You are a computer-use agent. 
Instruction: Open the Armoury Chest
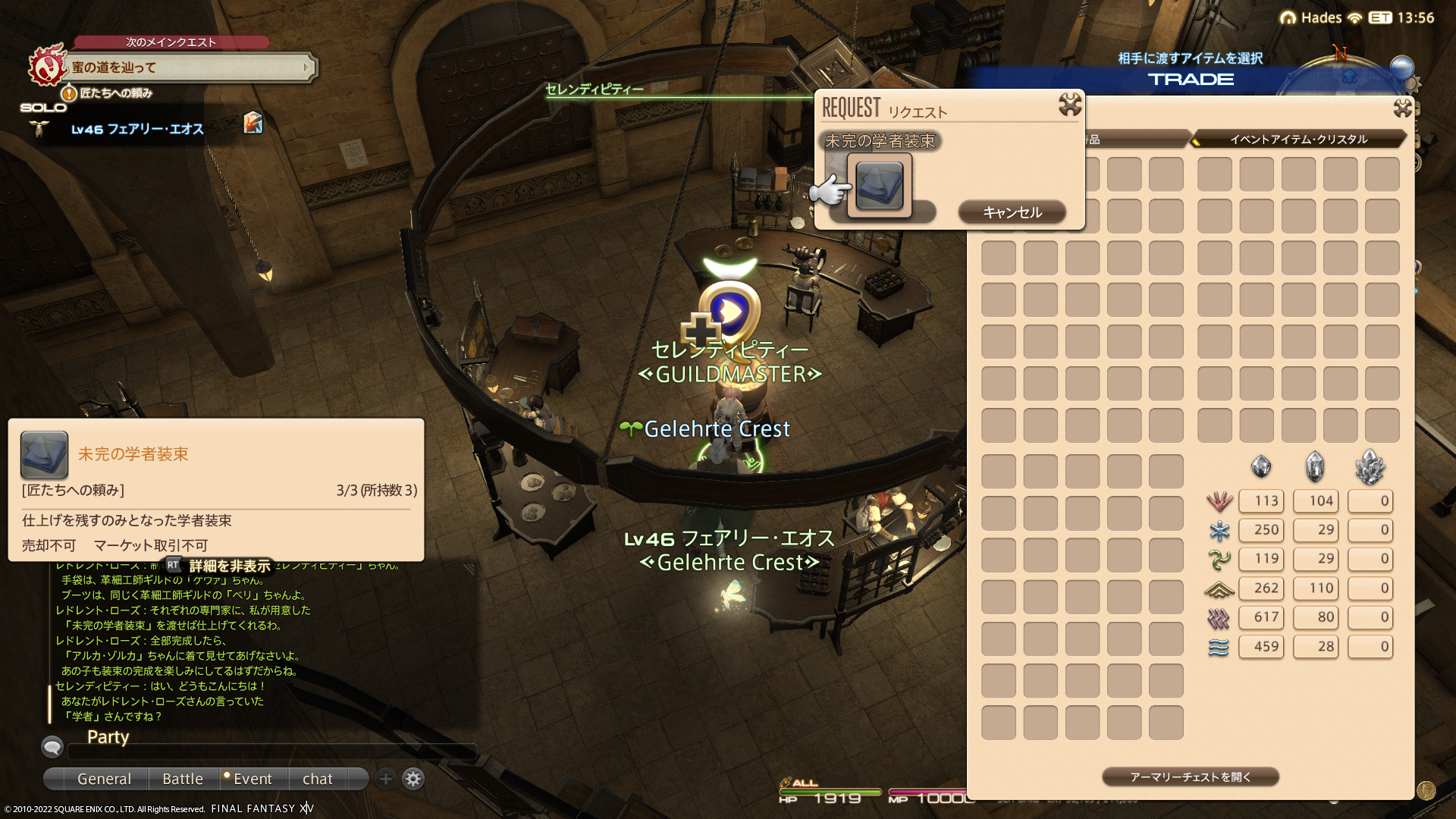[x=1190, y=777]
